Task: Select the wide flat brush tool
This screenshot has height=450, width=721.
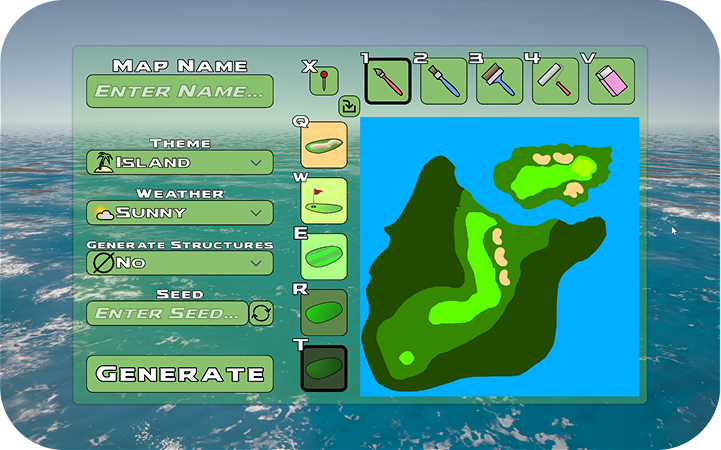Action: 500,81
